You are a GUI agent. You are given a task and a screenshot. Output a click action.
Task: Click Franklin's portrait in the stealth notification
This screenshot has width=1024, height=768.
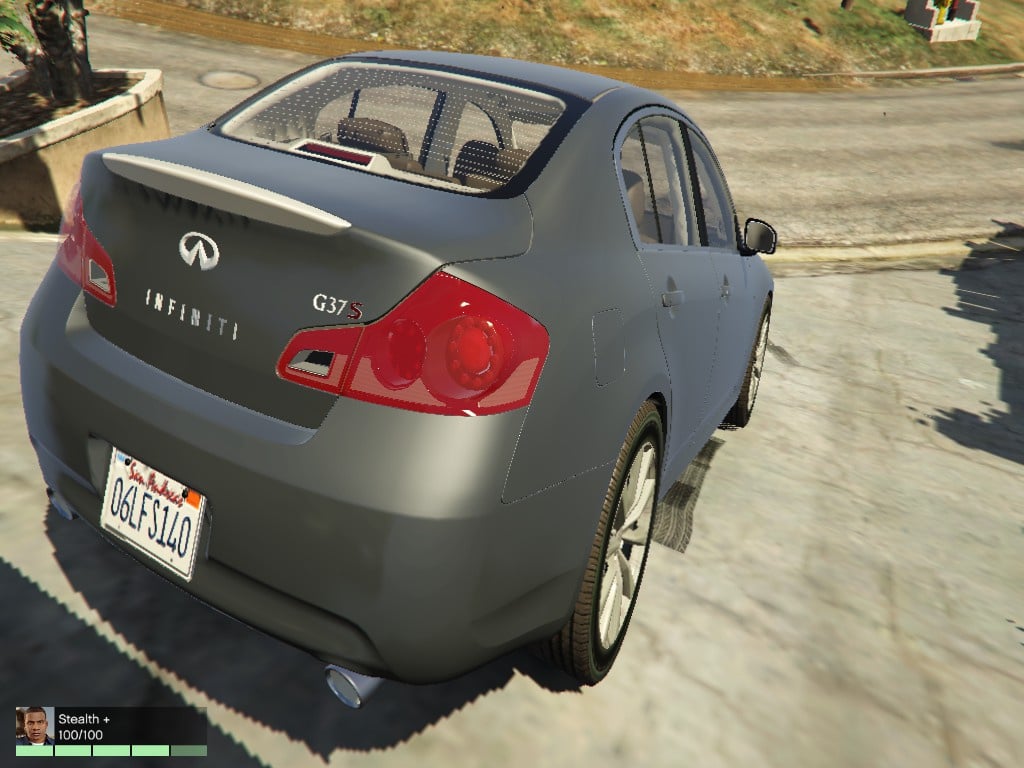pos(34,725)
